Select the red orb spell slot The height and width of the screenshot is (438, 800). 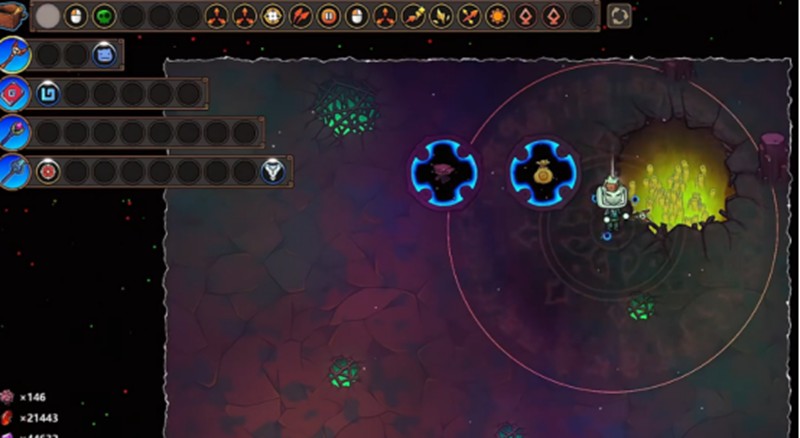48,171
